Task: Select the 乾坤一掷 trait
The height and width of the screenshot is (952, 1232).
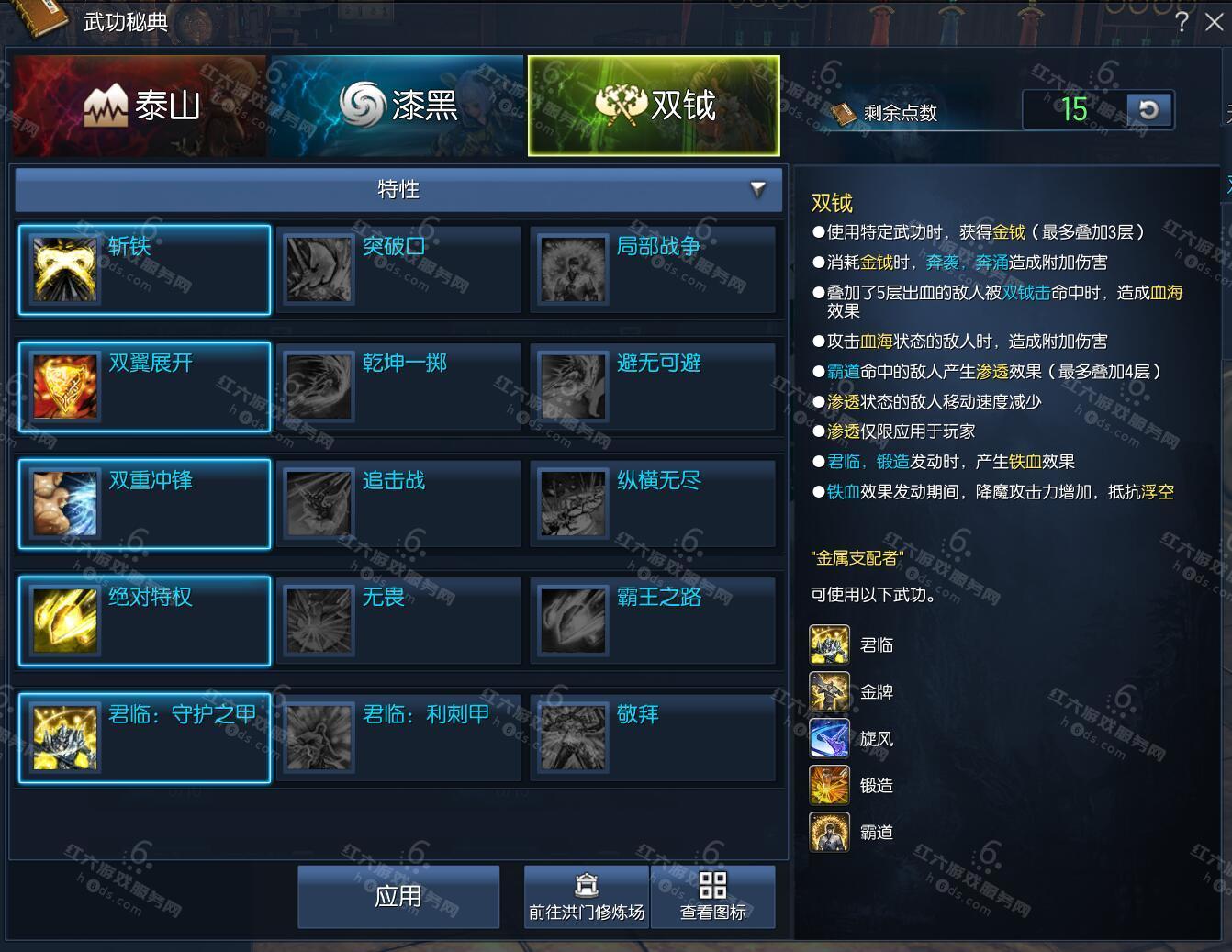Action: click(x=398, y=386)
